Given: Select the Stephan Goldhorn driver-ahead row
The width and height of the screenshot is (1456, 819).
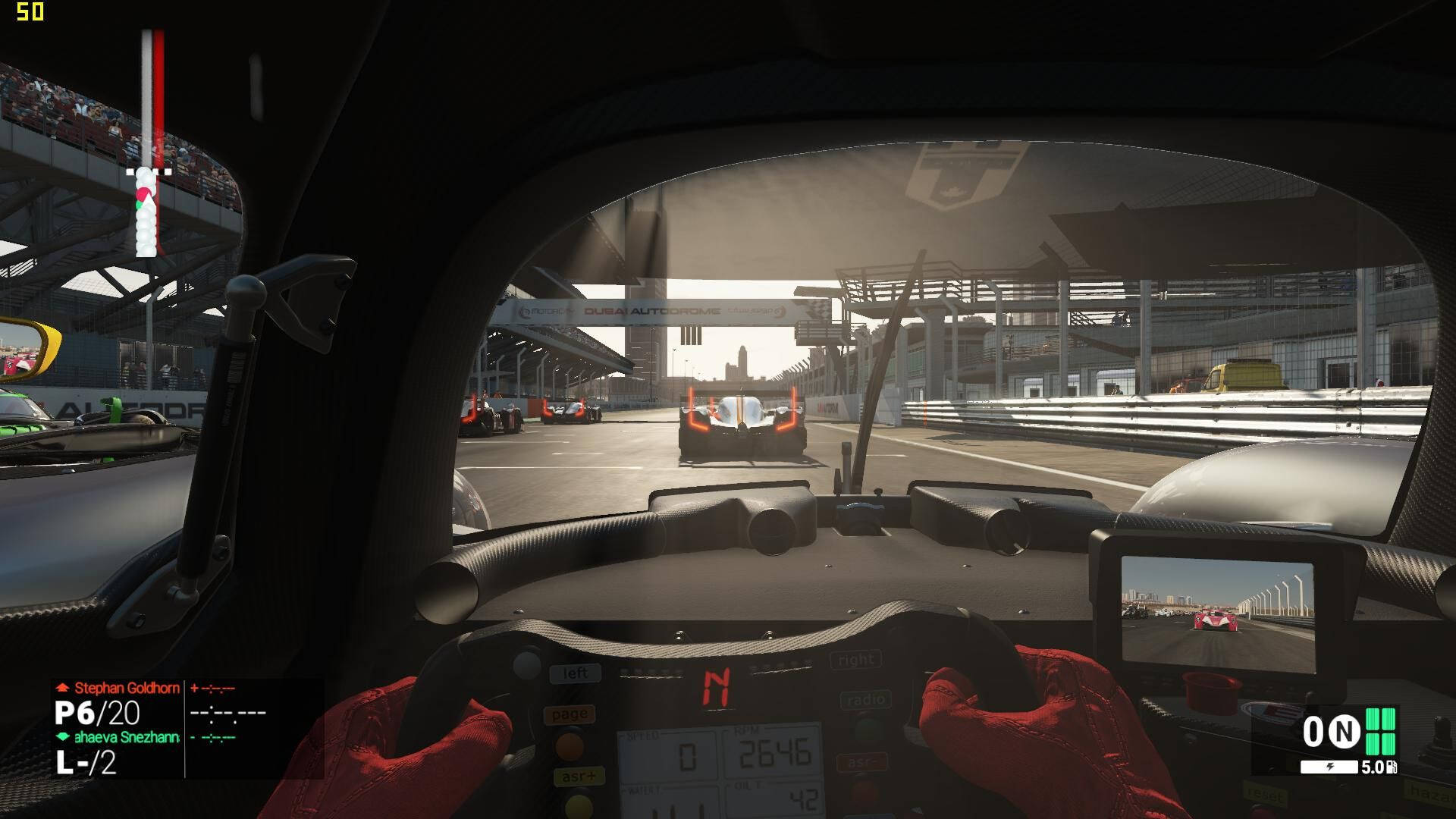Looking at the screenshot, I should [x=127, y=689].
